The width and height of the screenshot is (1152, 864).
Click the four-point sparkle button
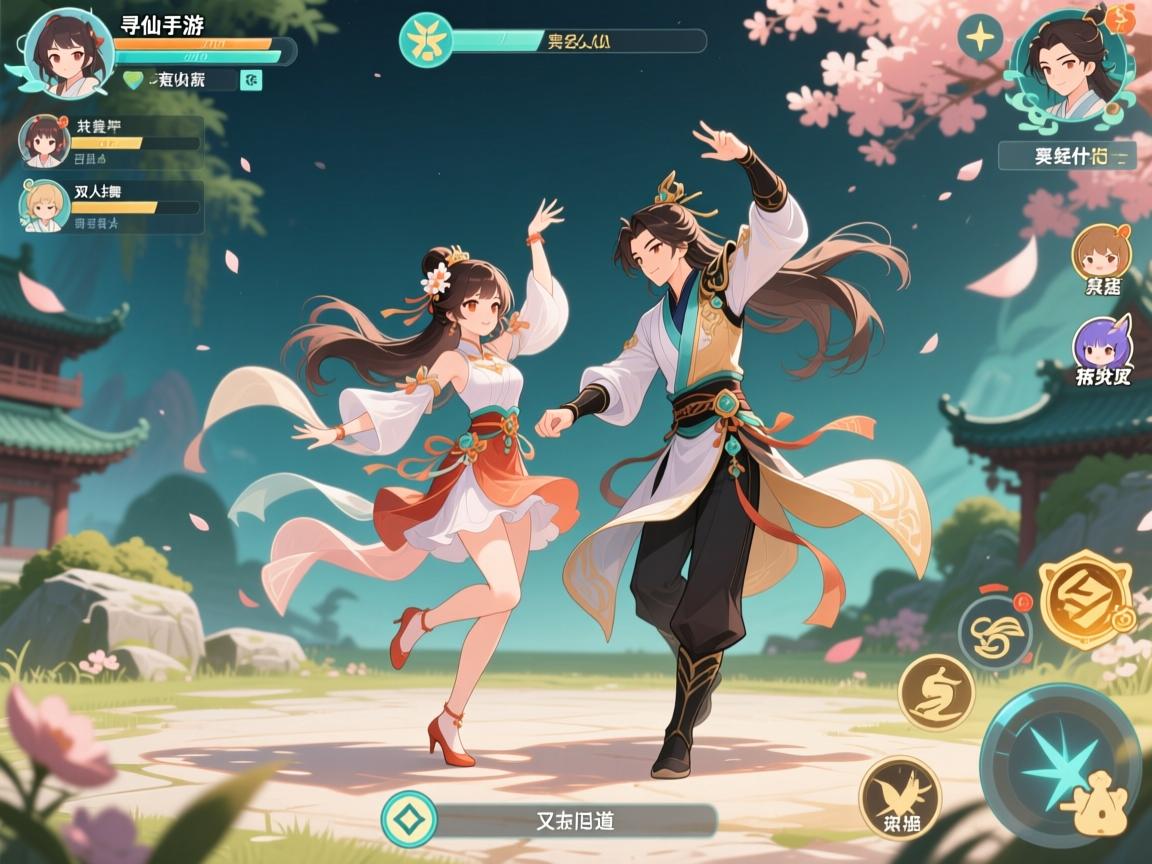pos(980,39)
